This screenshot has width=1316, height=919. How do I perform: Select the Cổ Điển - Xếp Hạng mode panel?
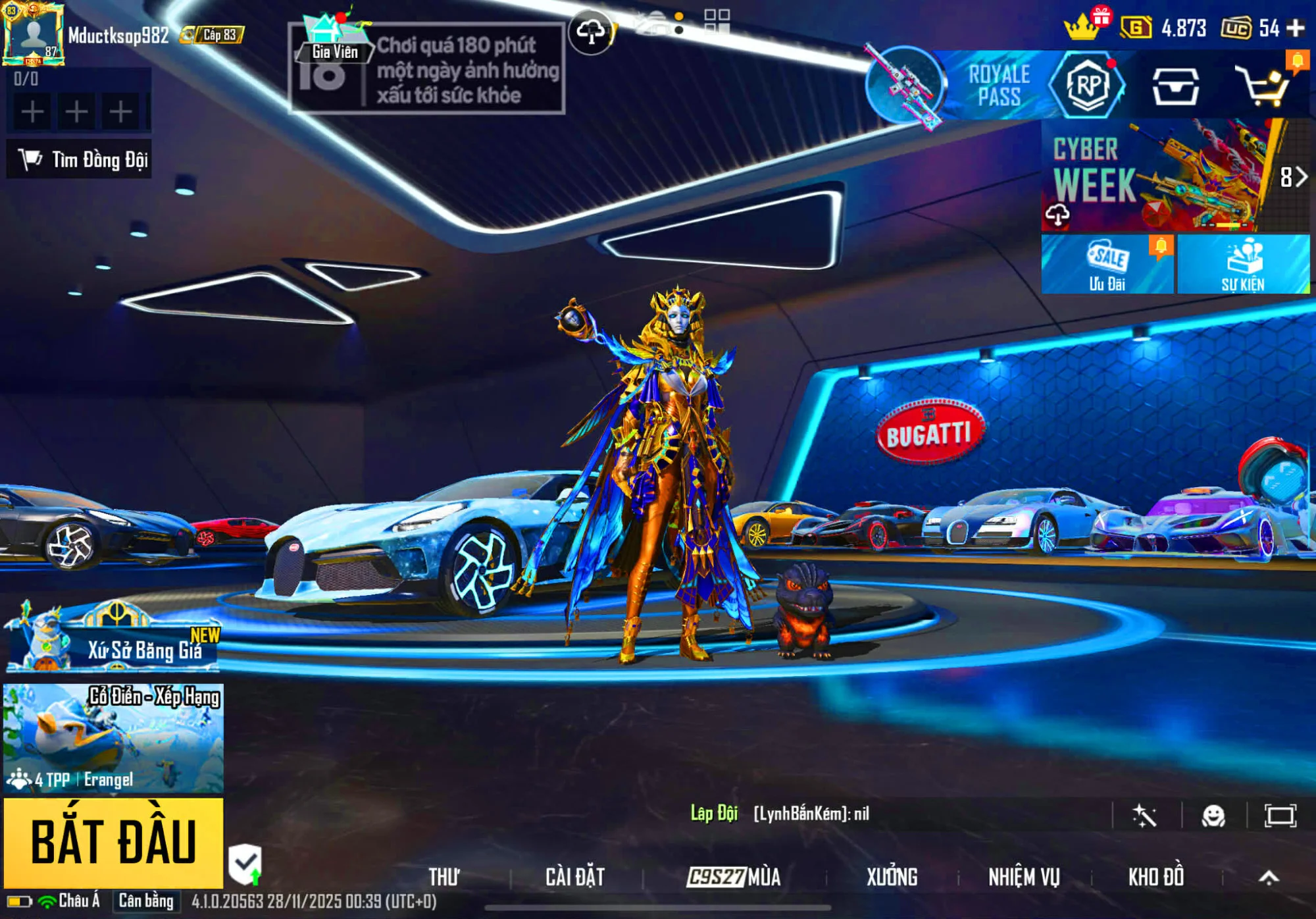coord(113,737)
